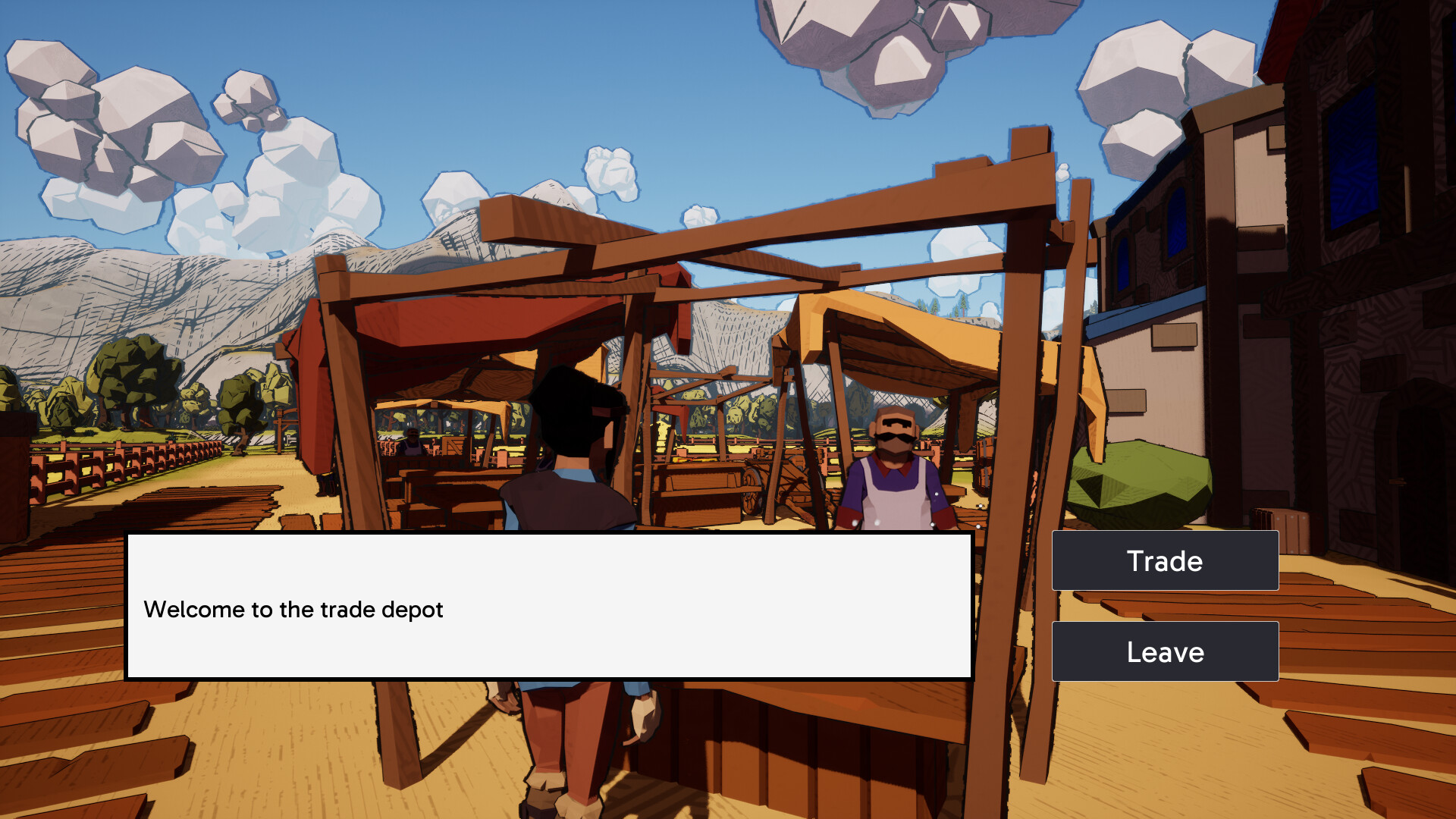
Task: Click the dialogue box to advance text
Action: tap(550, 607)
